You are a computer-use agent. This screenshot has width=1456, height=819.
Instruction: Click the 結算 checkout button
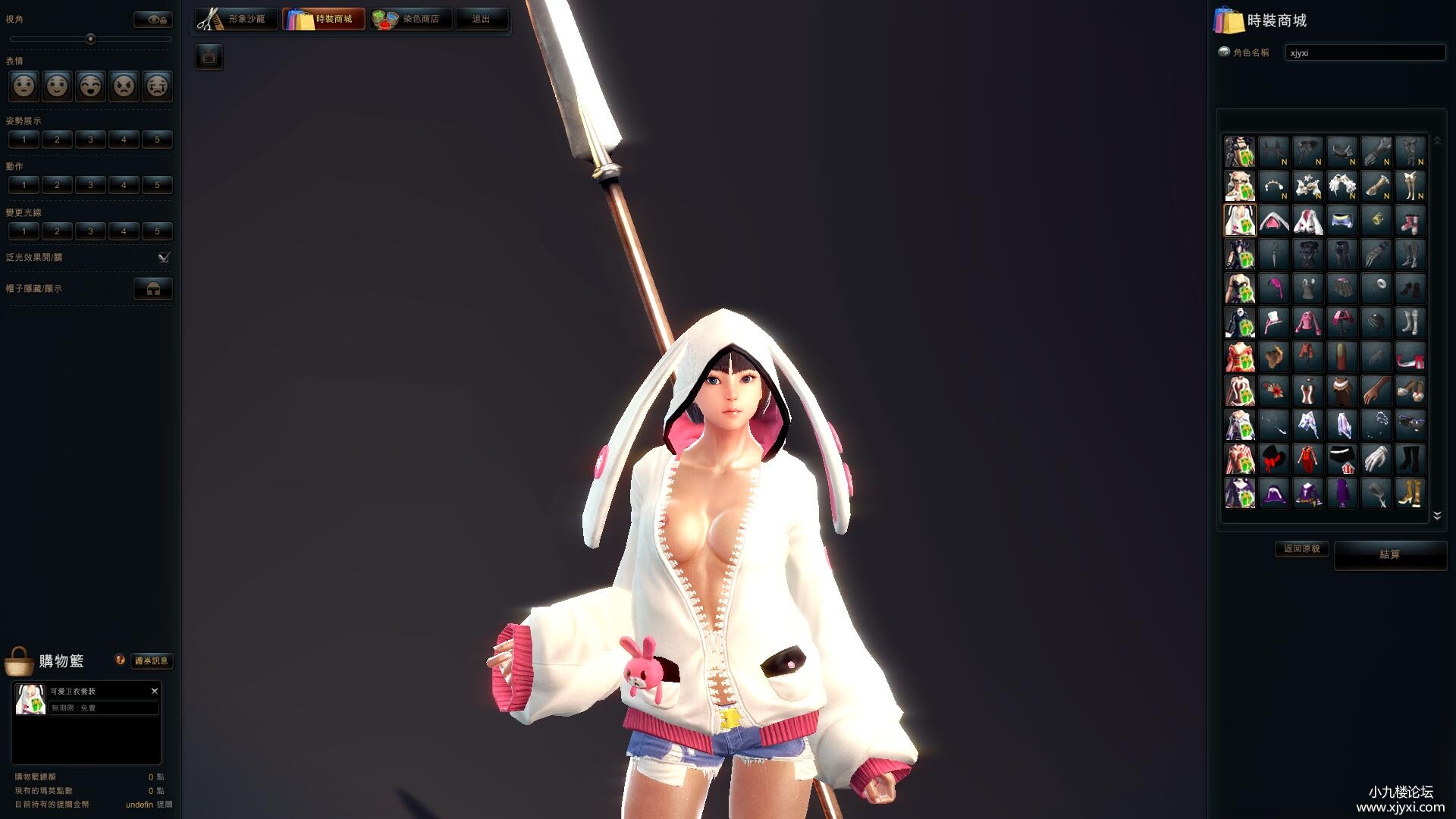coord(1390,554)
